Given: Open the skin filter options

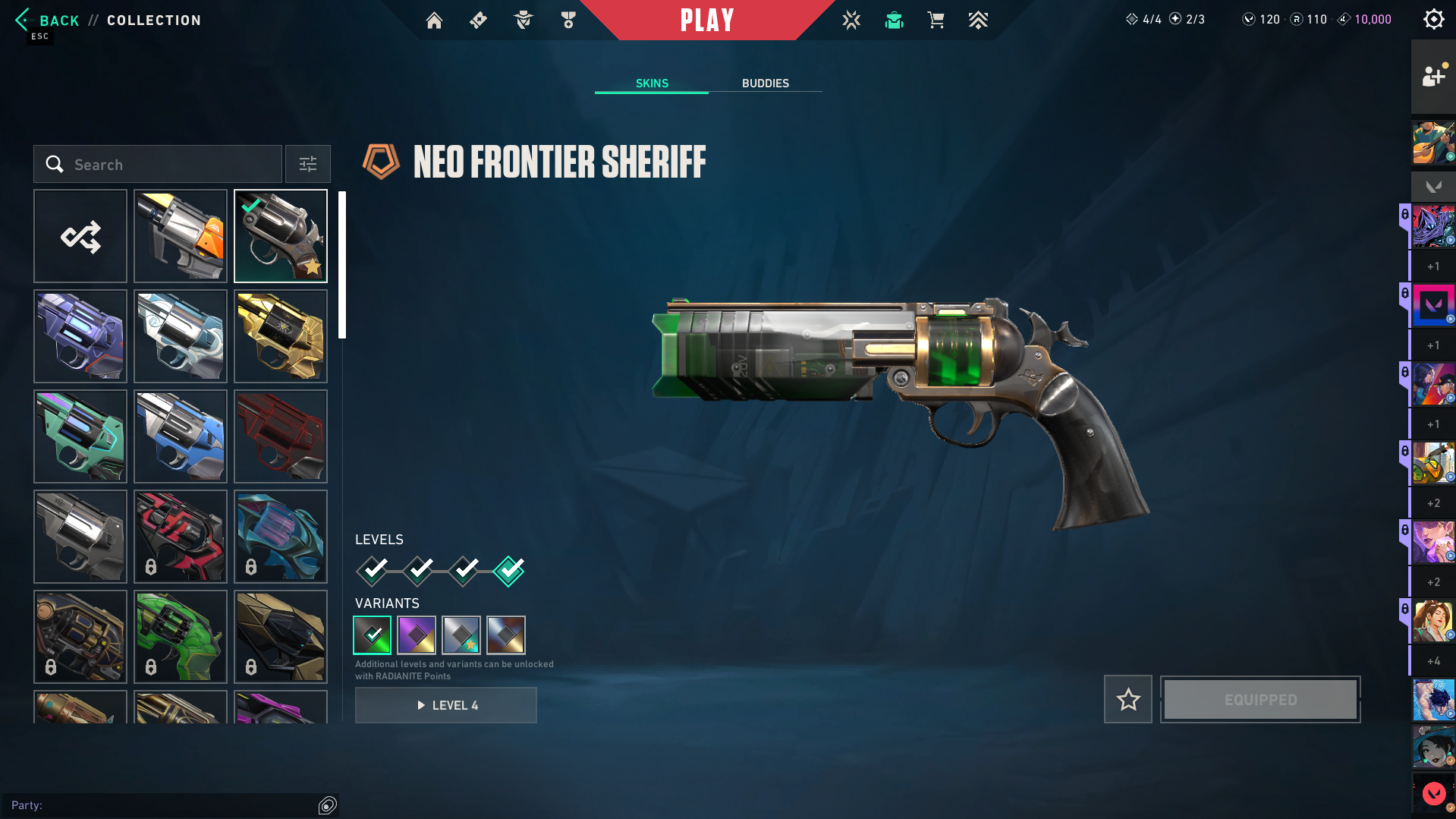Looking at the screenshot, I should point(308,165).
